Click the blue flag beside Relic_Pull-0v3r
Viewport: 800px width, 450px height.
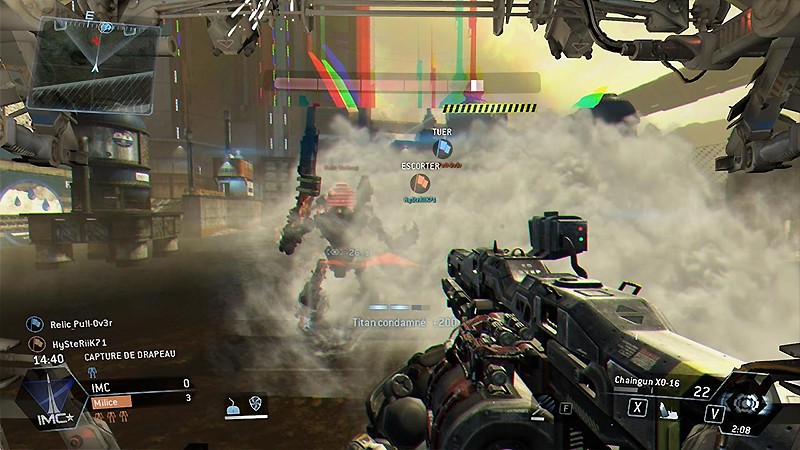pos(34,324)
